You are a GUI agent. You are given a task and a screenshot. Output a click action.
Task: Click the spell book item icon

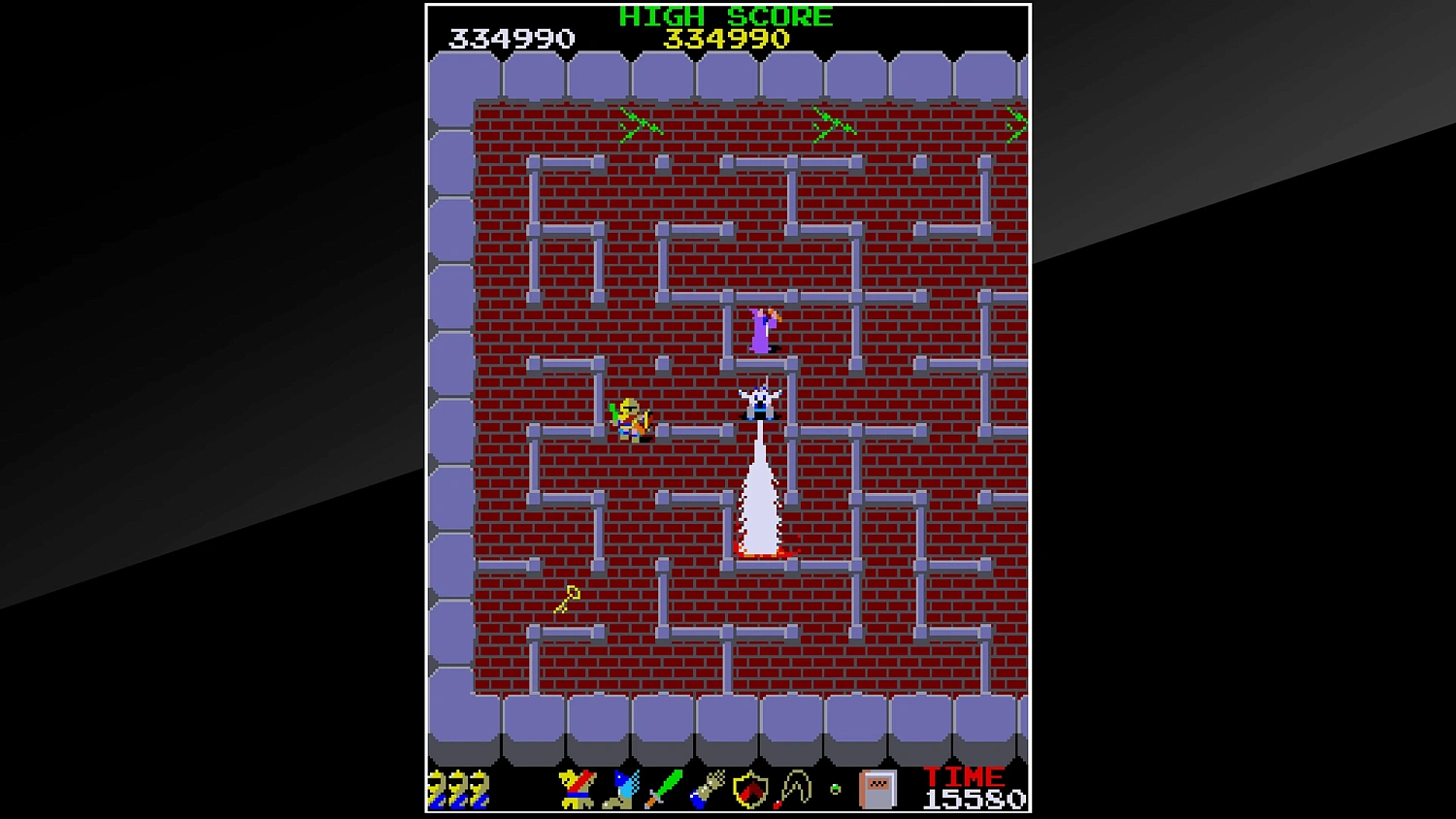point(879,790)
